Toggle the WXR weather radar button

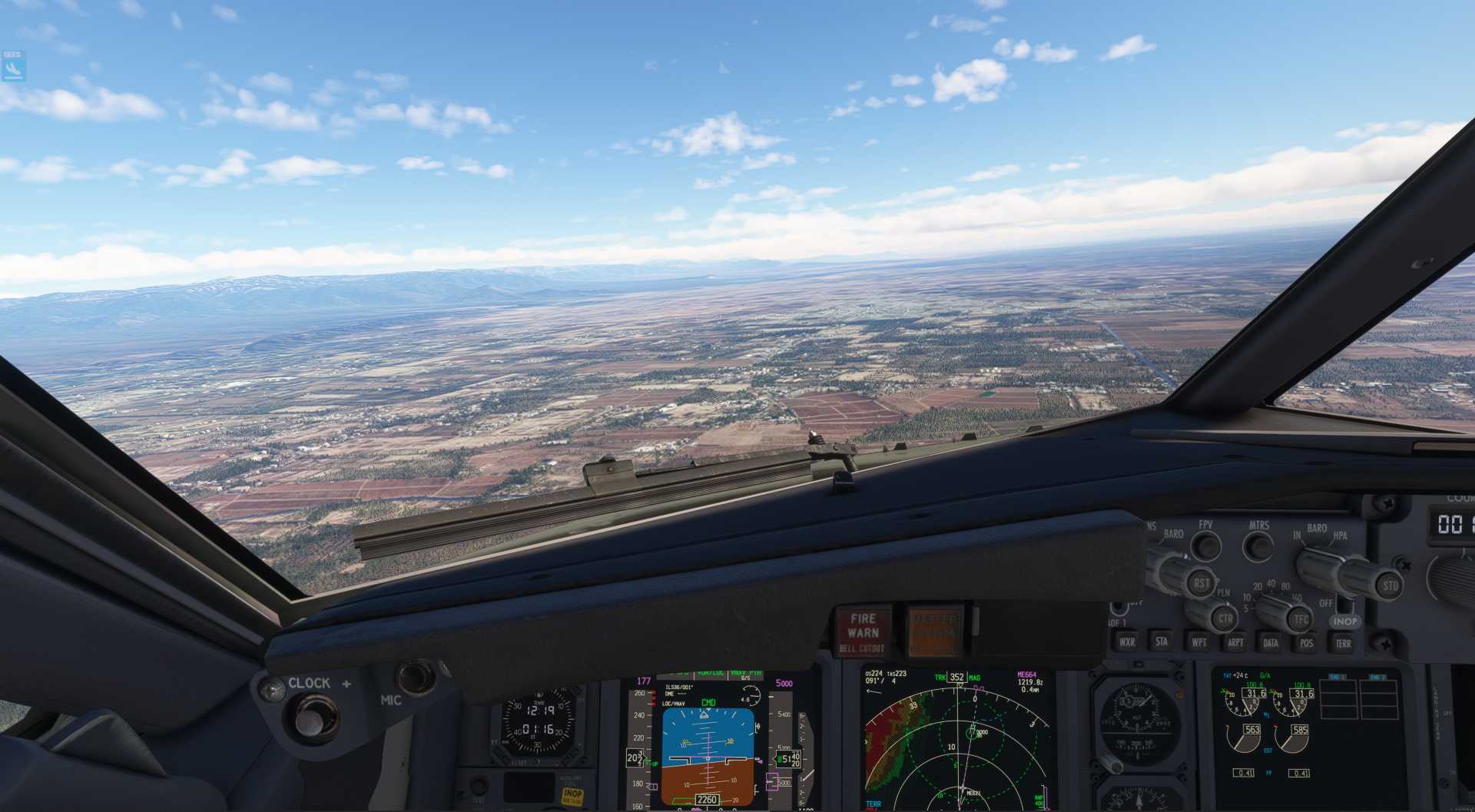1127,642
